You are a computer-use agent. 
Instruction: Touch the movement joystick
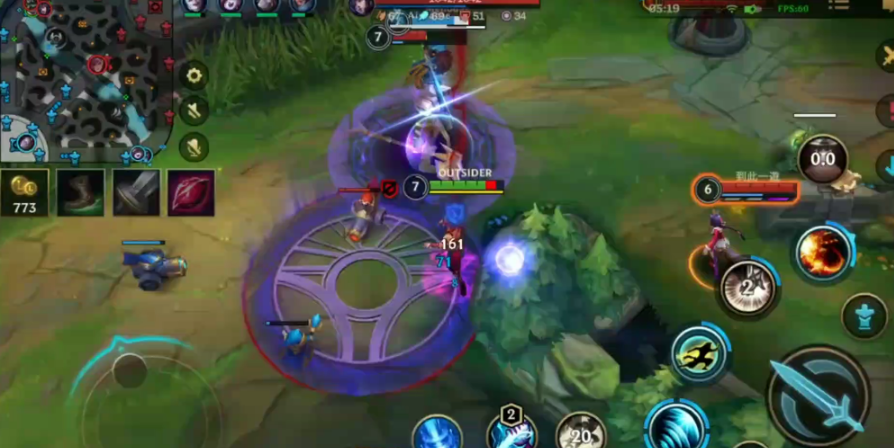click(130, 372)
